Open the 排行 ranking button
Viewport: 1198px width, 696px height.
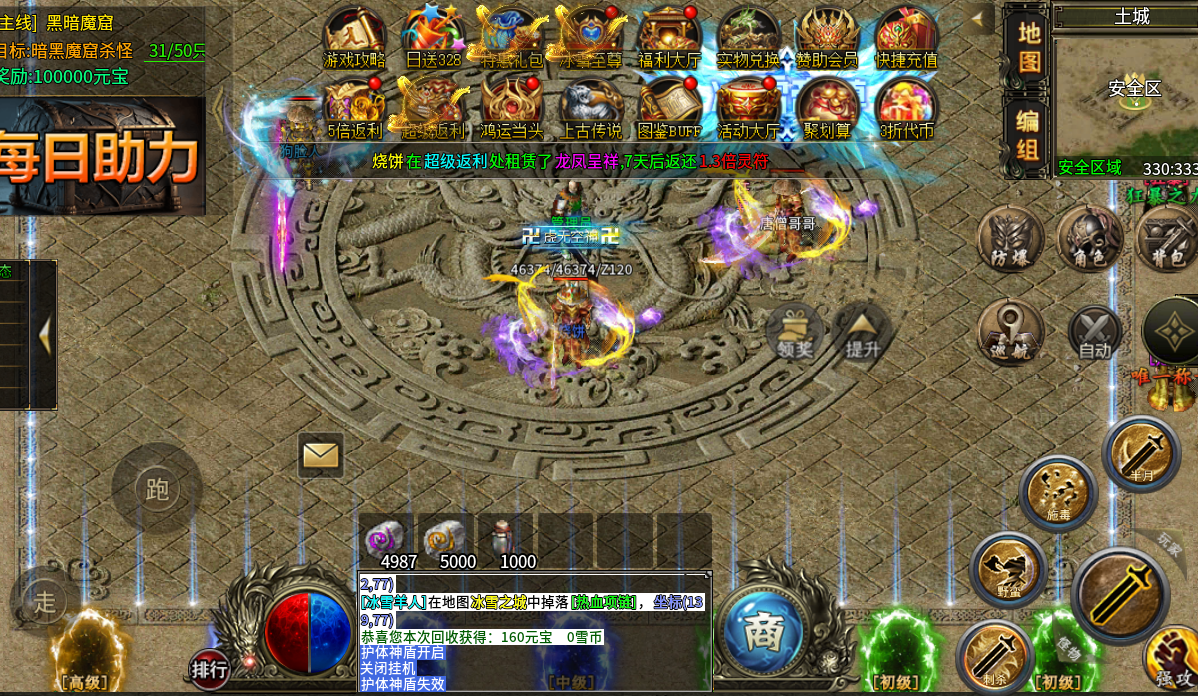point(209,668)
